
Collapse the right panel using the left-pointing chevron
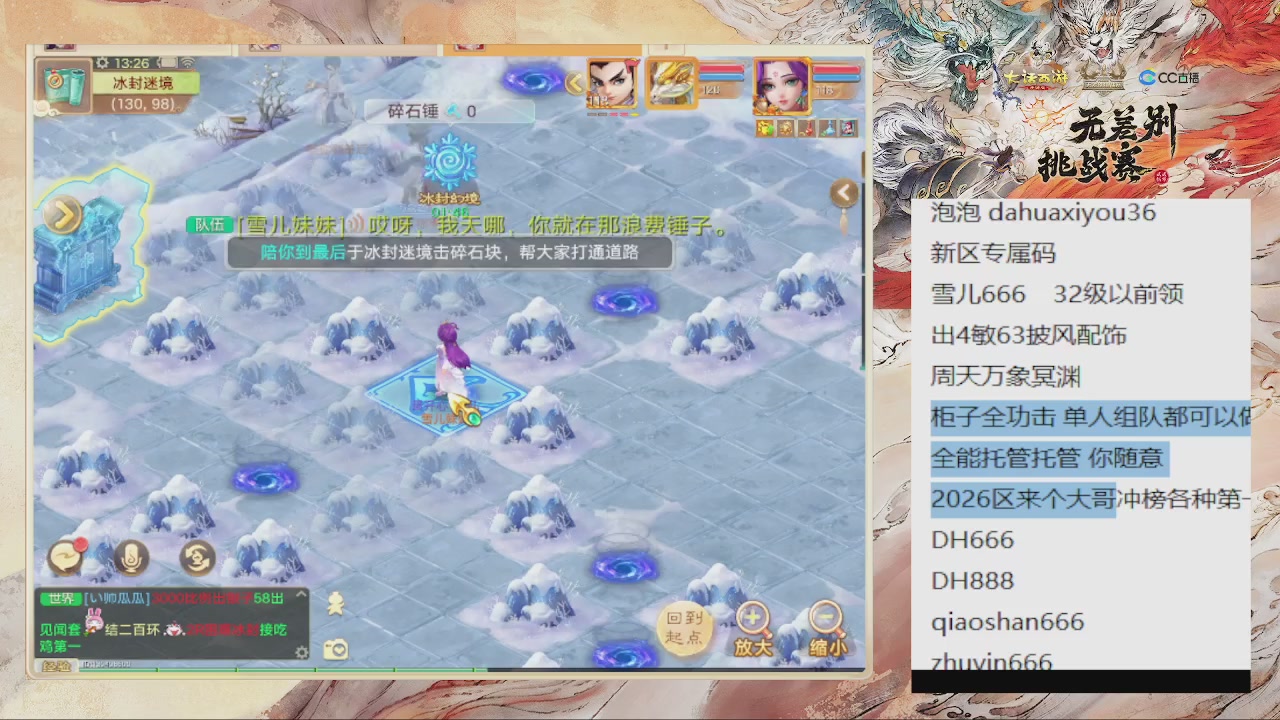pos(843,192)
